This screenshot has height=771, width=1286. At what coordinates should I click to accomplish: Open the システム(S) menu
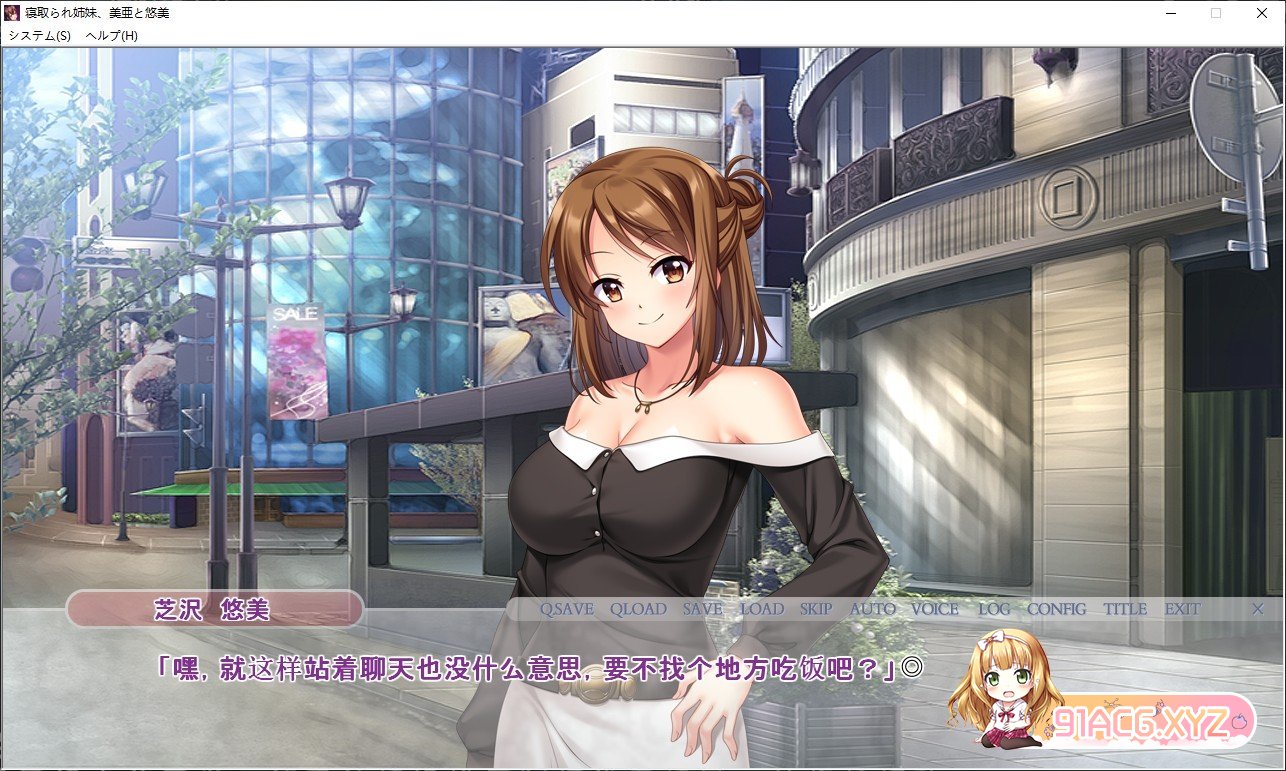click(x=40, y=35)
